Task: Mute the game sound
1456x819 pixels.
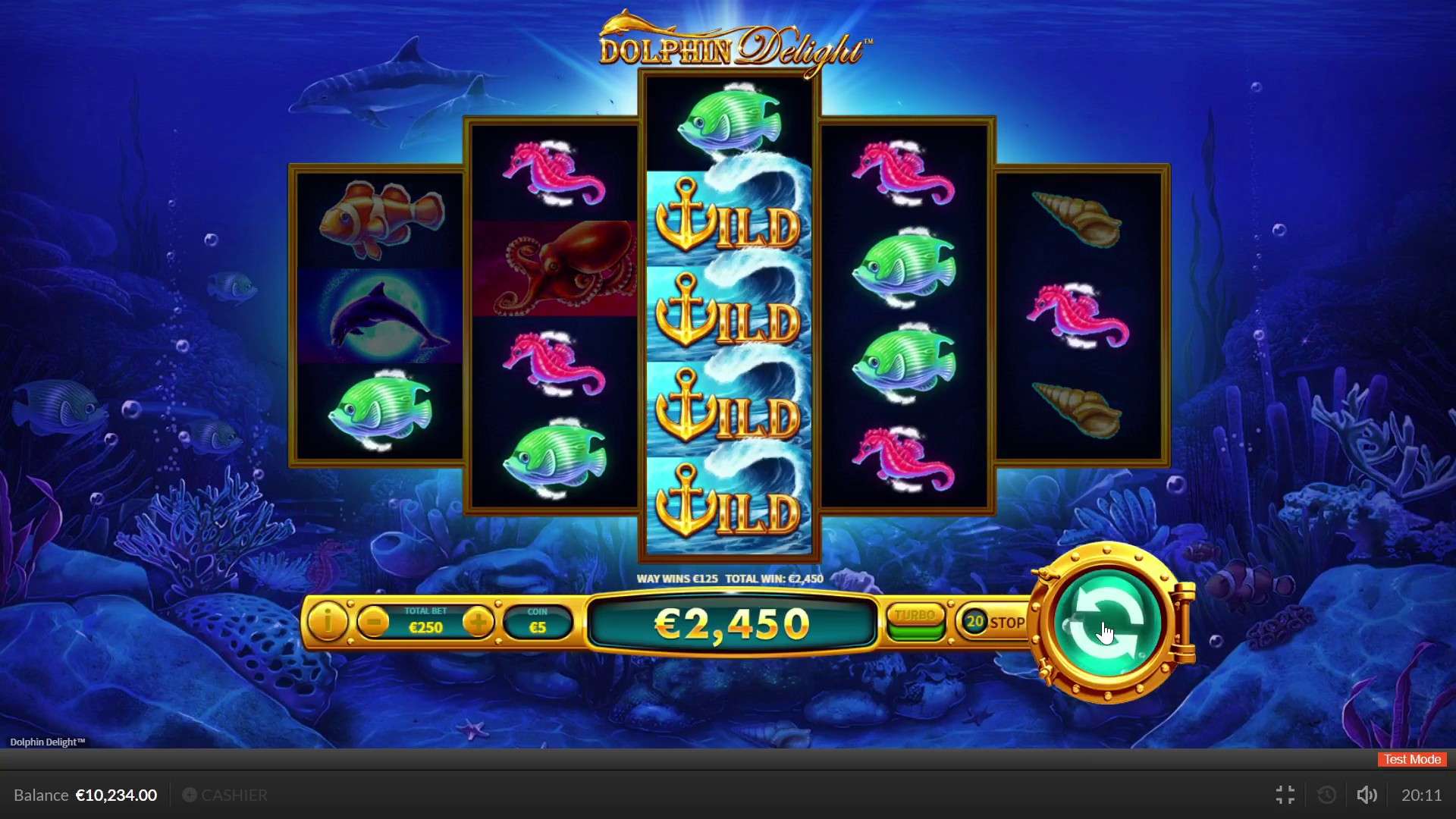Action: 1367,795
